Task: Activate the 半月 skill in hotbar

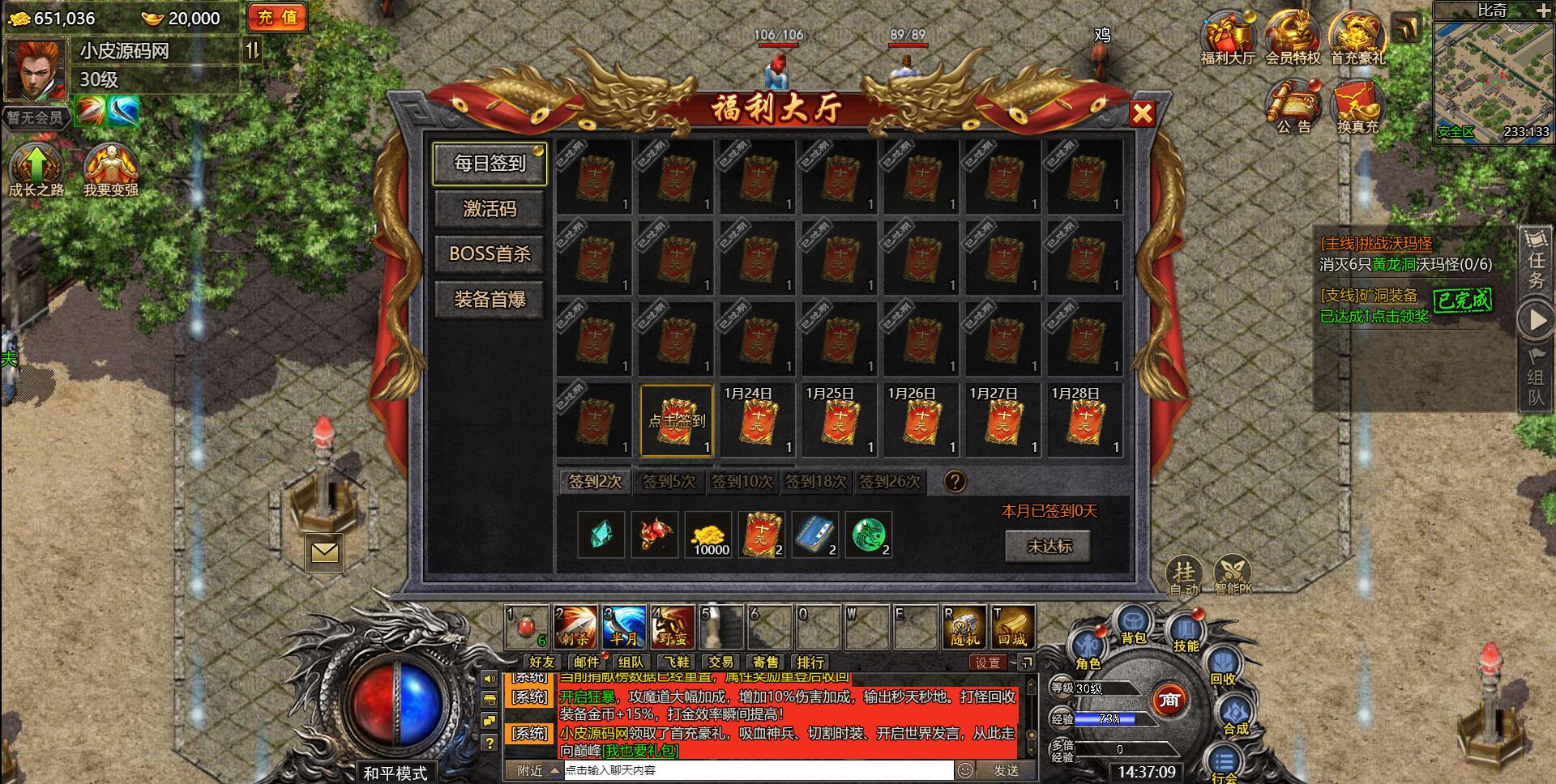Action: click(624, 627)
